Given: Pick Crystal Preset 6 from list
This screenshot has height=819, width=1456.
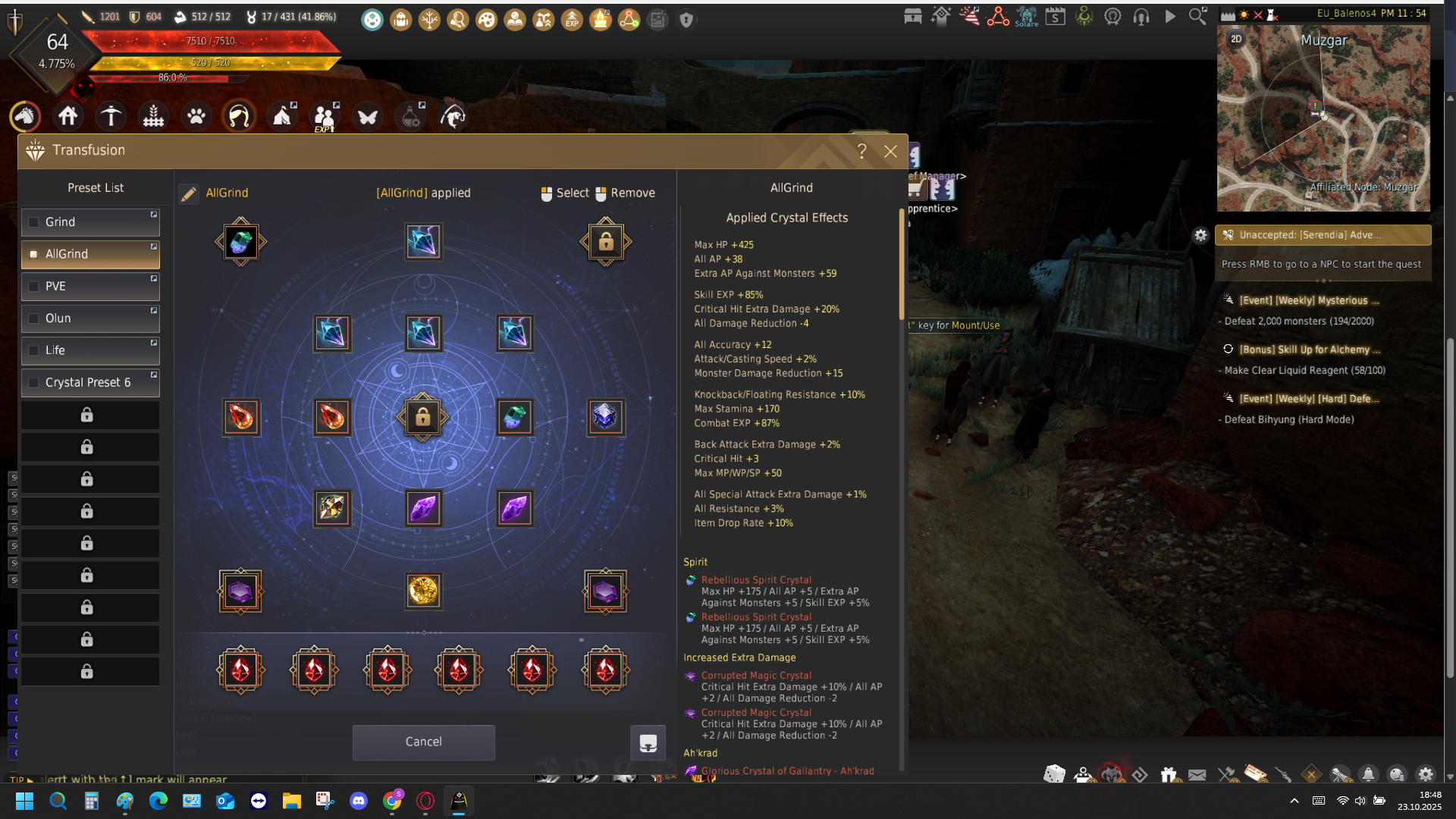Looking at the screenshot, I should [90, 383].
